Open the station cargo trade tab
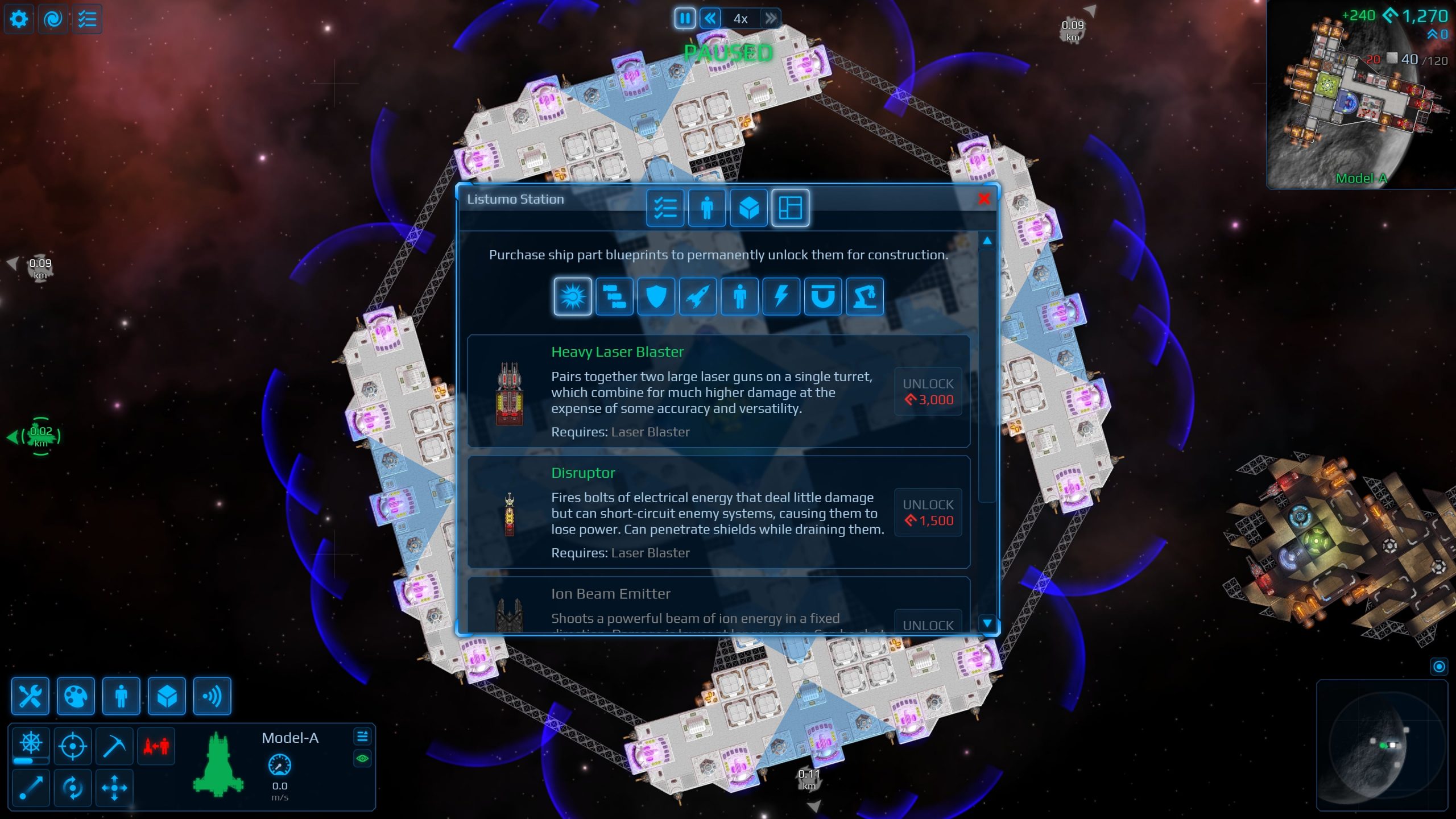 pos(748,208)
